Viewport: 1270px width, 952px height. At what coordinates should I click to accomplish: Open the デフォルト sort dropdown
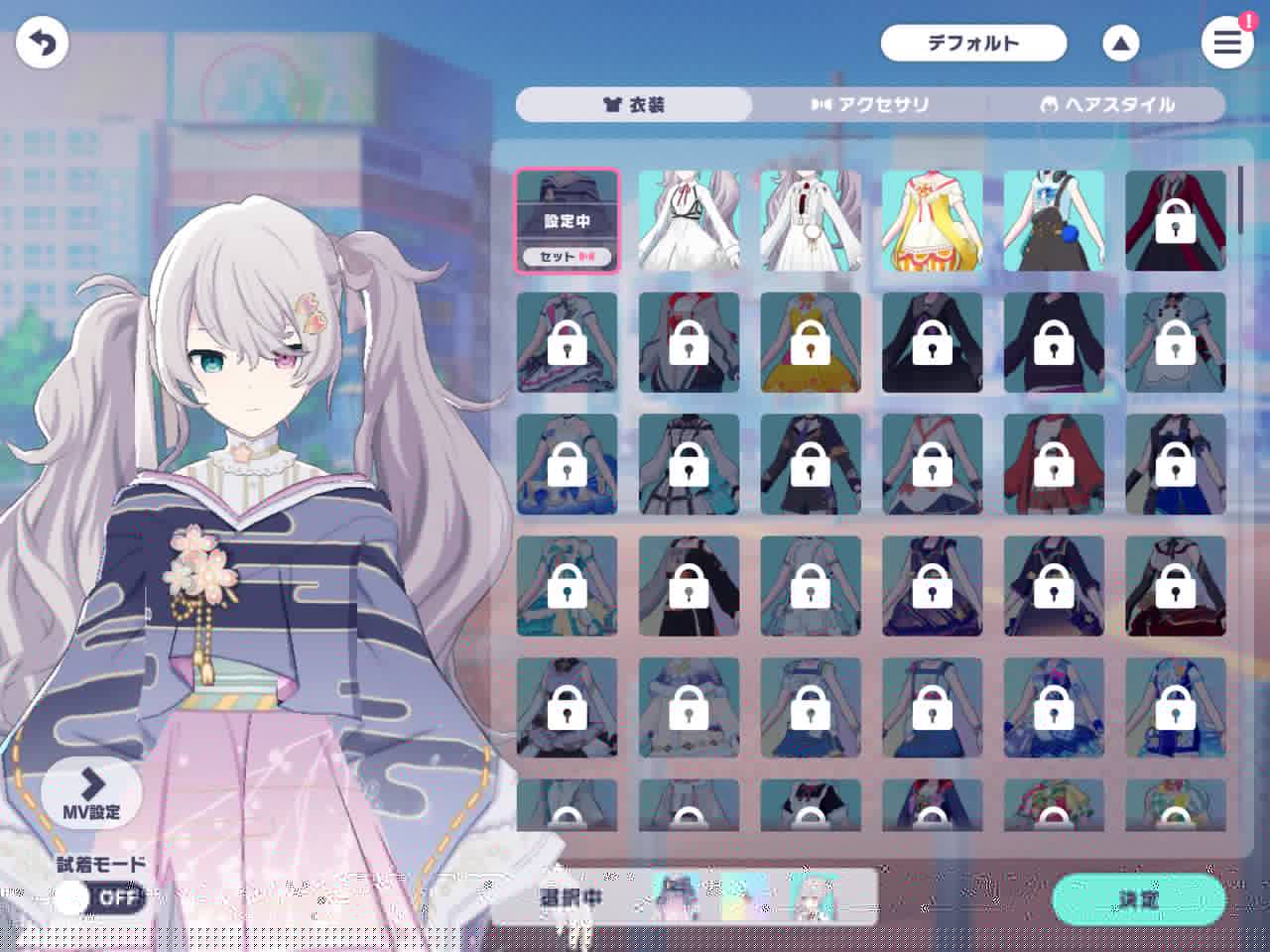click(x=972, y=44)
